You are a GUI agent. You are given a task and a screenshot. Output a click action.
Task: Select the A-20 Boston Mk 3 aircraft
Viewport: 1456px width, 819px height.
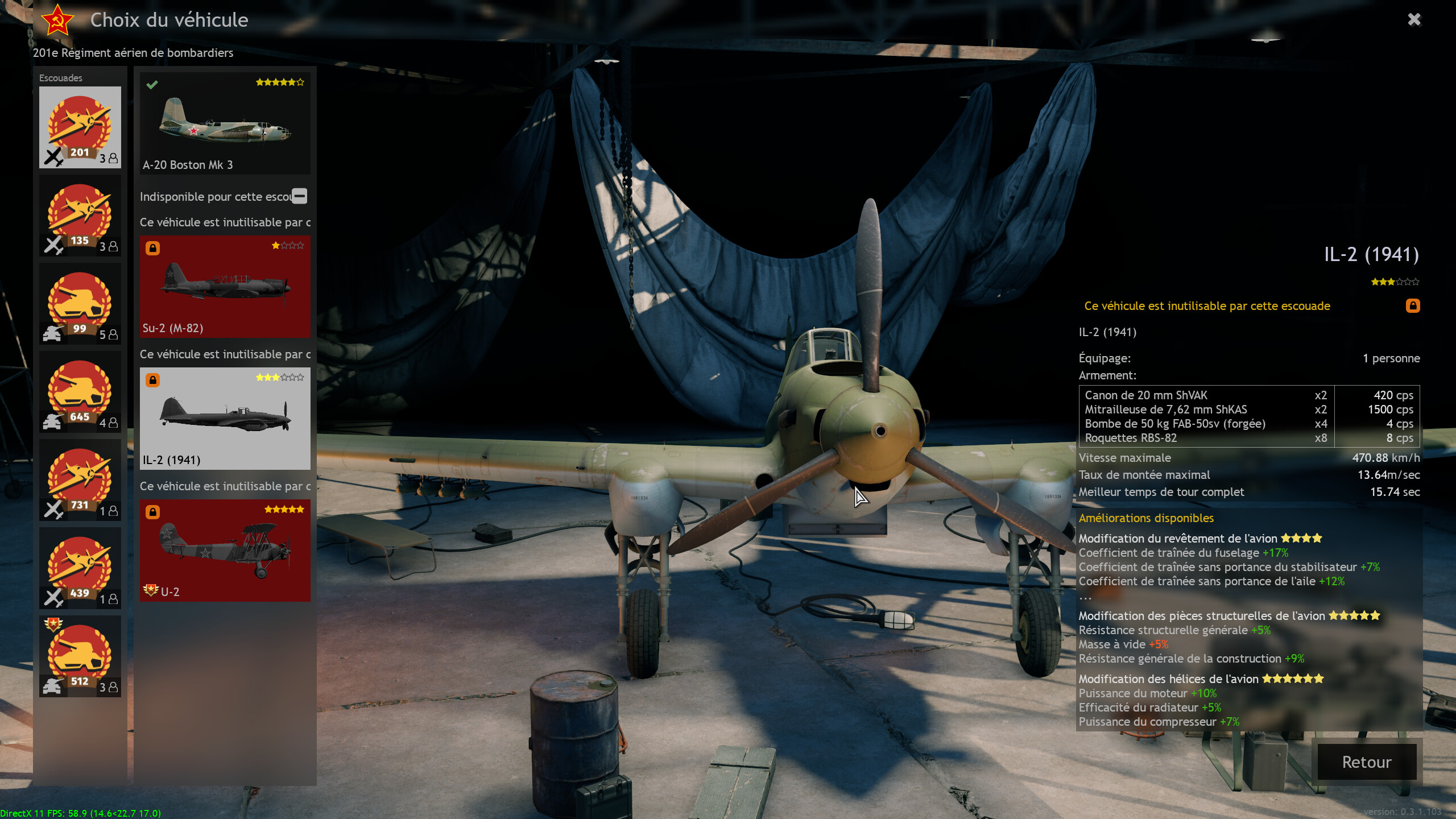[225, 123]
